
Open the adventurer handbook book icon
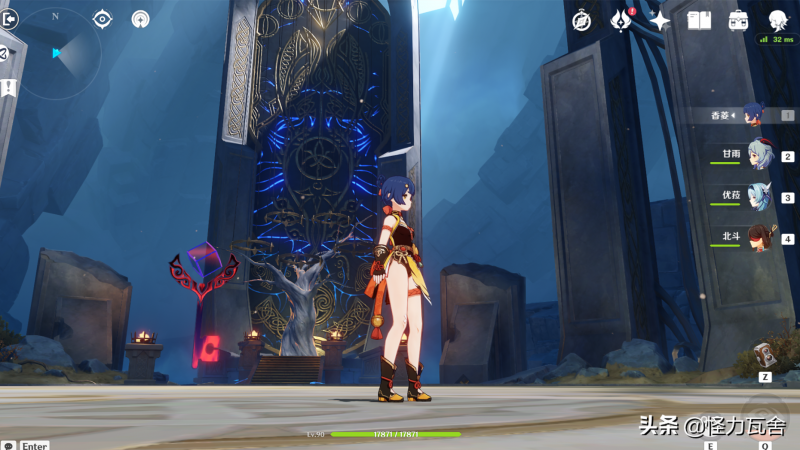click(x=699, y=20)
